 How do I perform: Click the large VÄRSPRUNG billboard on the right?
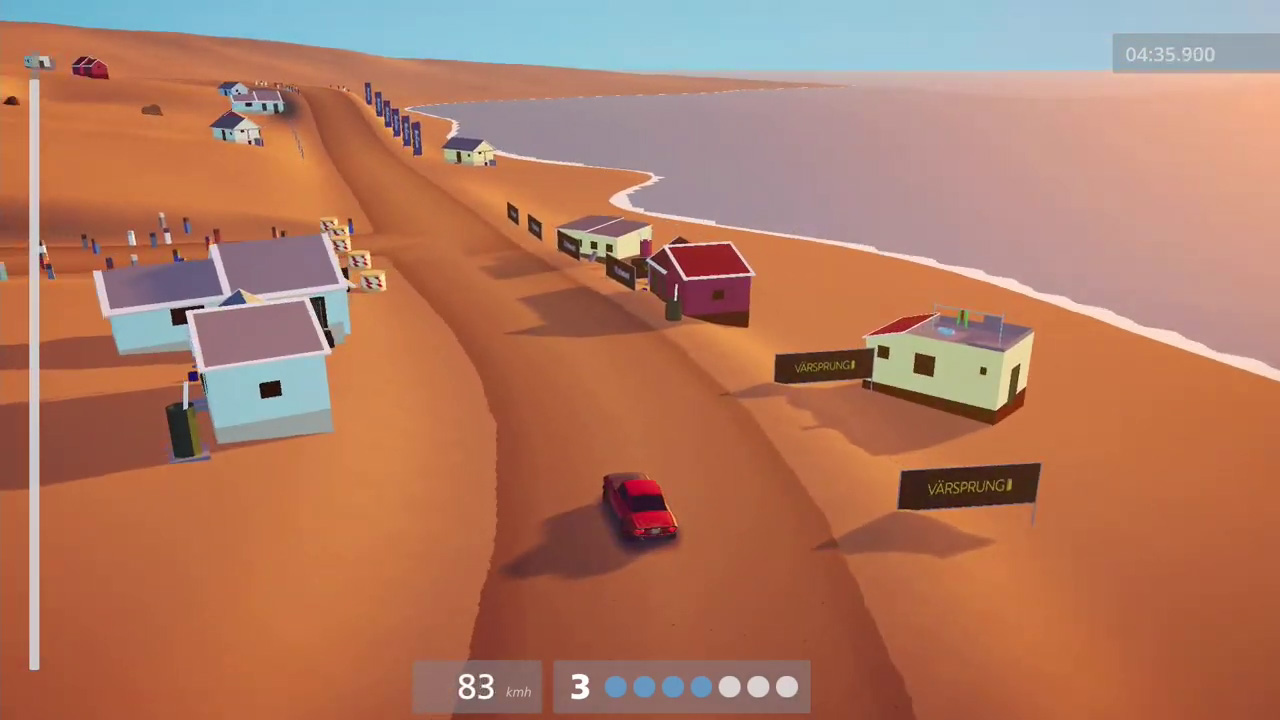(x=968, y=487)
